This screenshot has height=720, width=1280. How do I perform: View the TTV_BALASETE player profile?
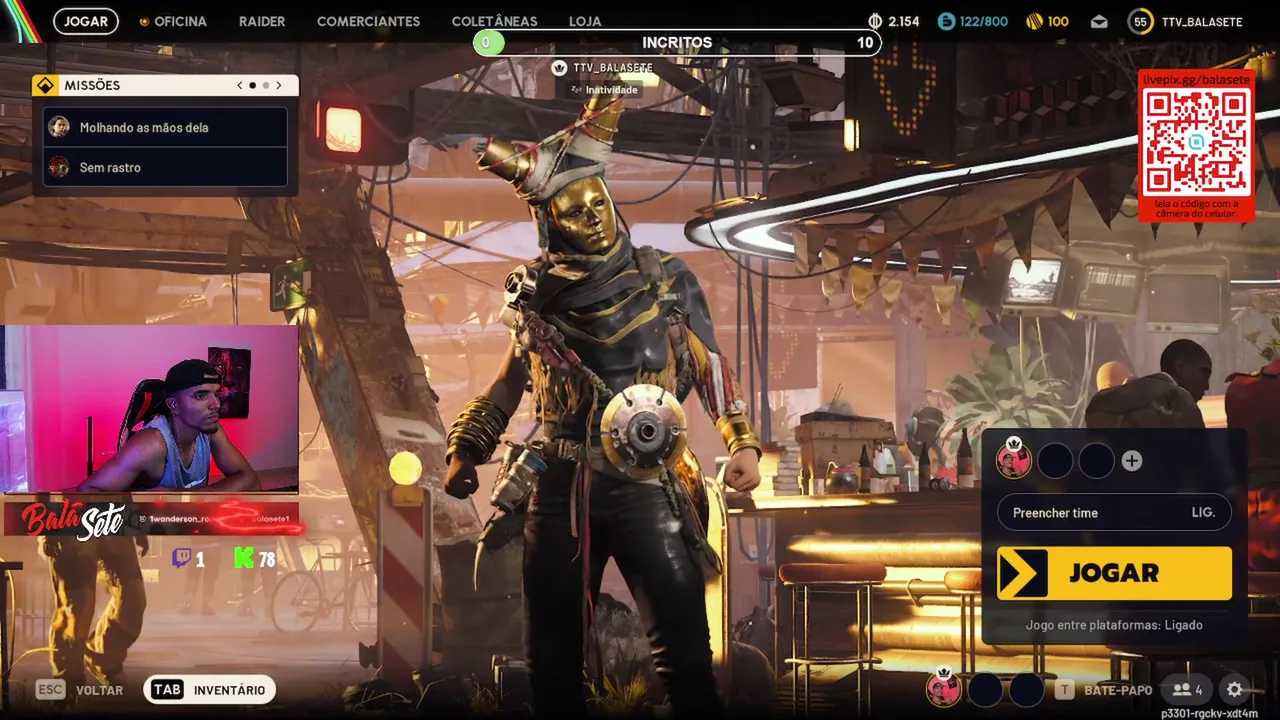(1186, 21)
